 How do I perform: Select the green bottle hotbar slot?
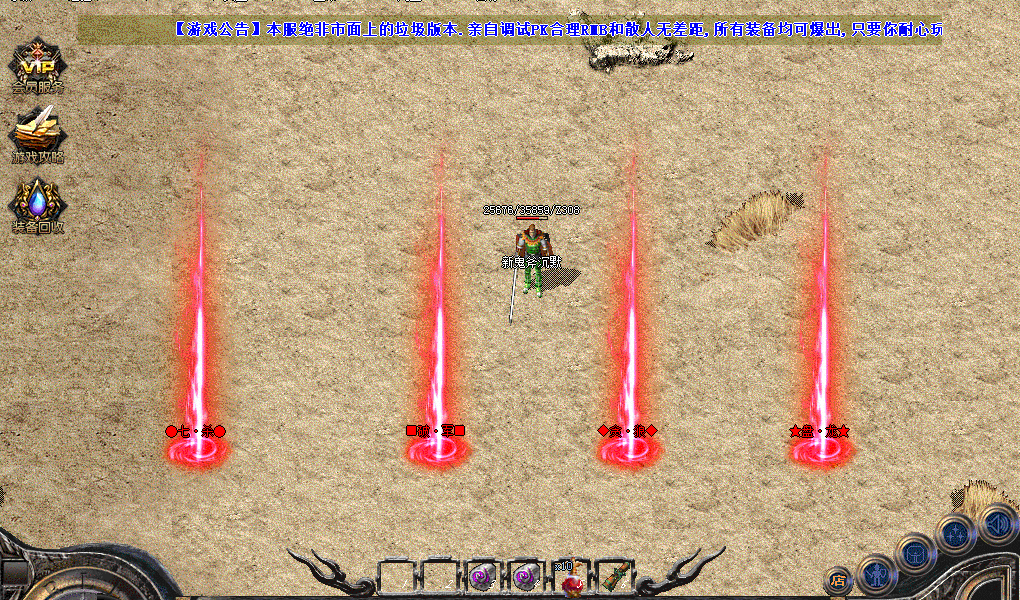click(x=613, y=576)
